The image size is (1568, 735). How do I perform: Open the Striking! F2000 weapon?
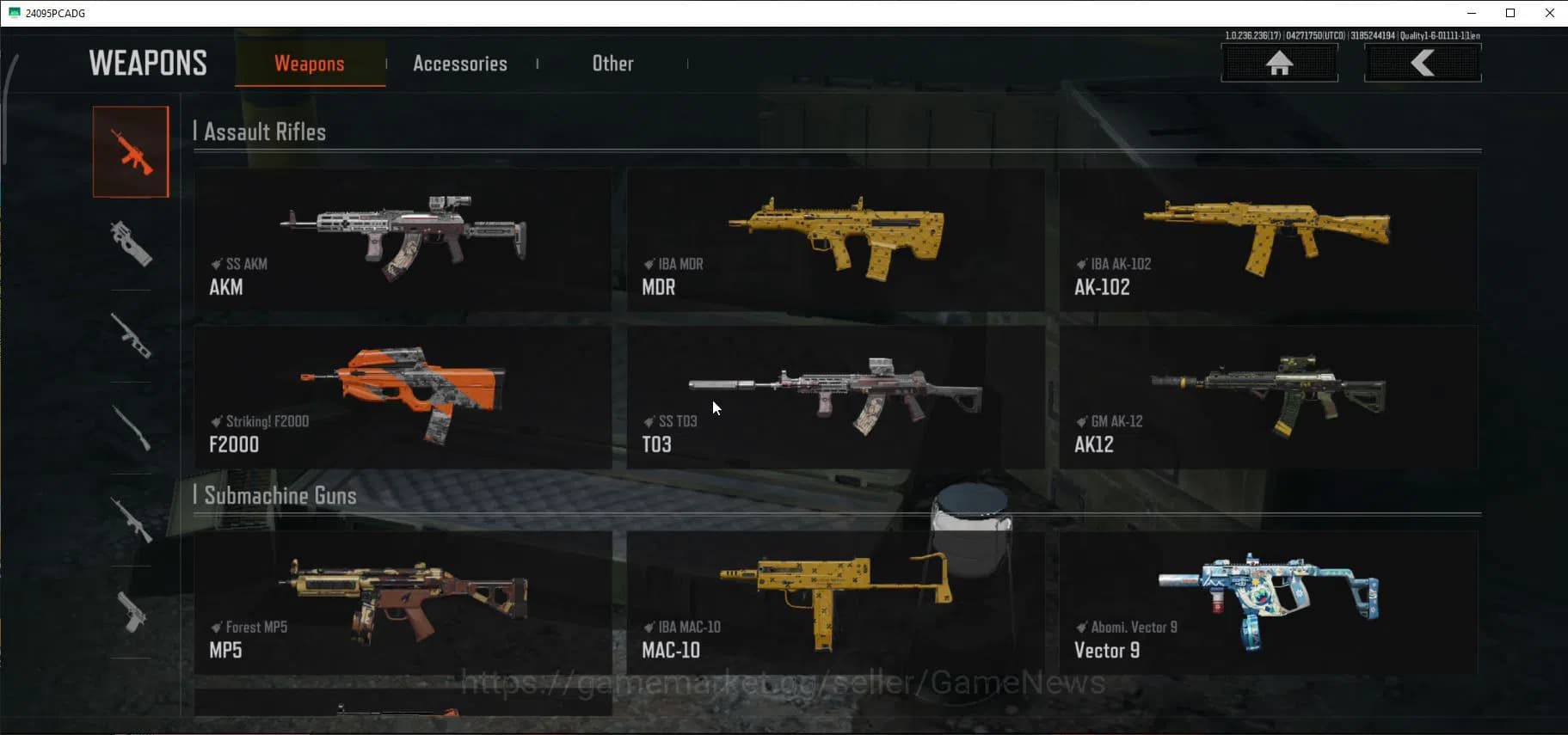click(x=403, y=397)
